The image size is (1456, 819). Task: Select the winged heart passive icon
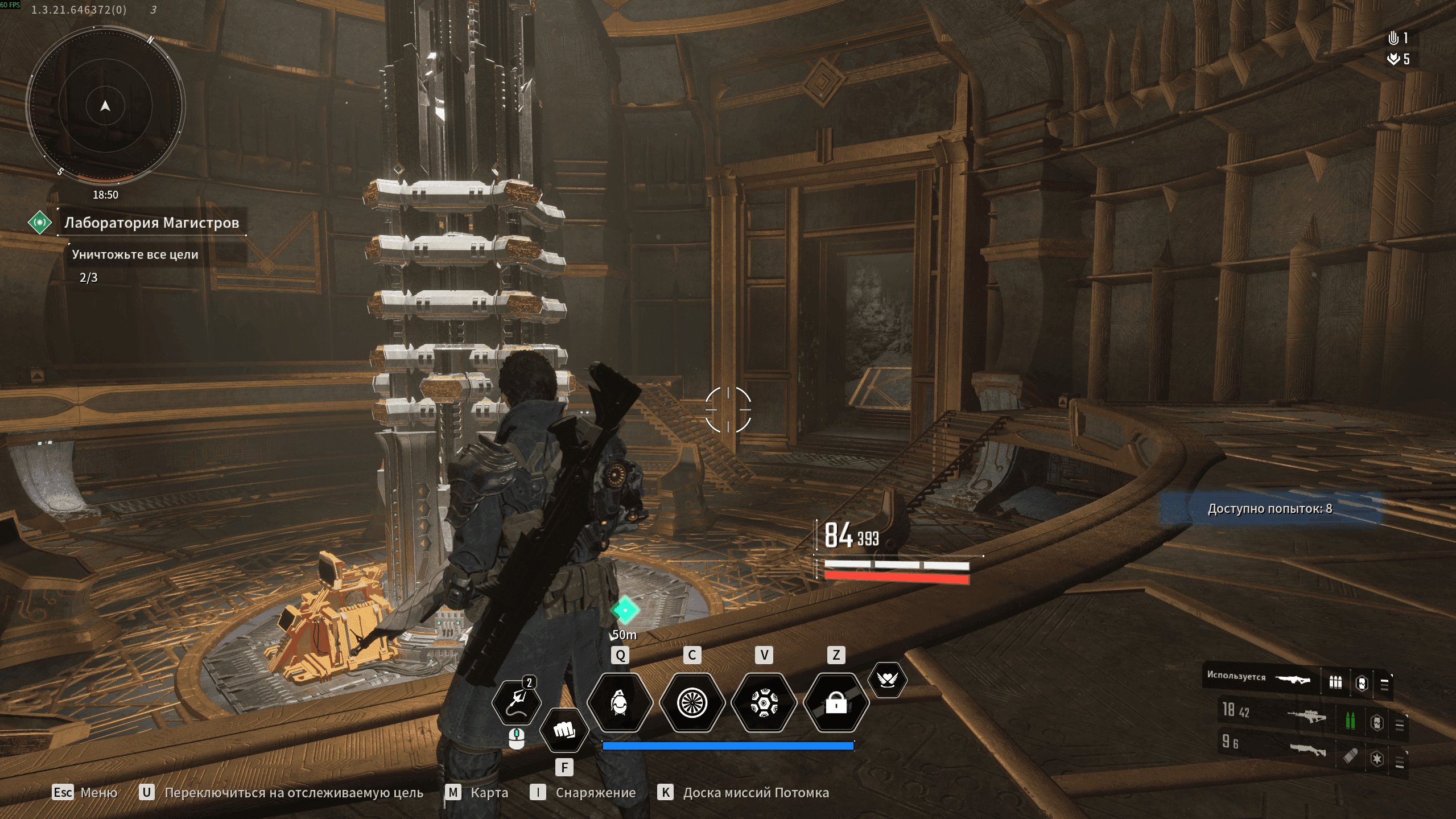(887, 679)
